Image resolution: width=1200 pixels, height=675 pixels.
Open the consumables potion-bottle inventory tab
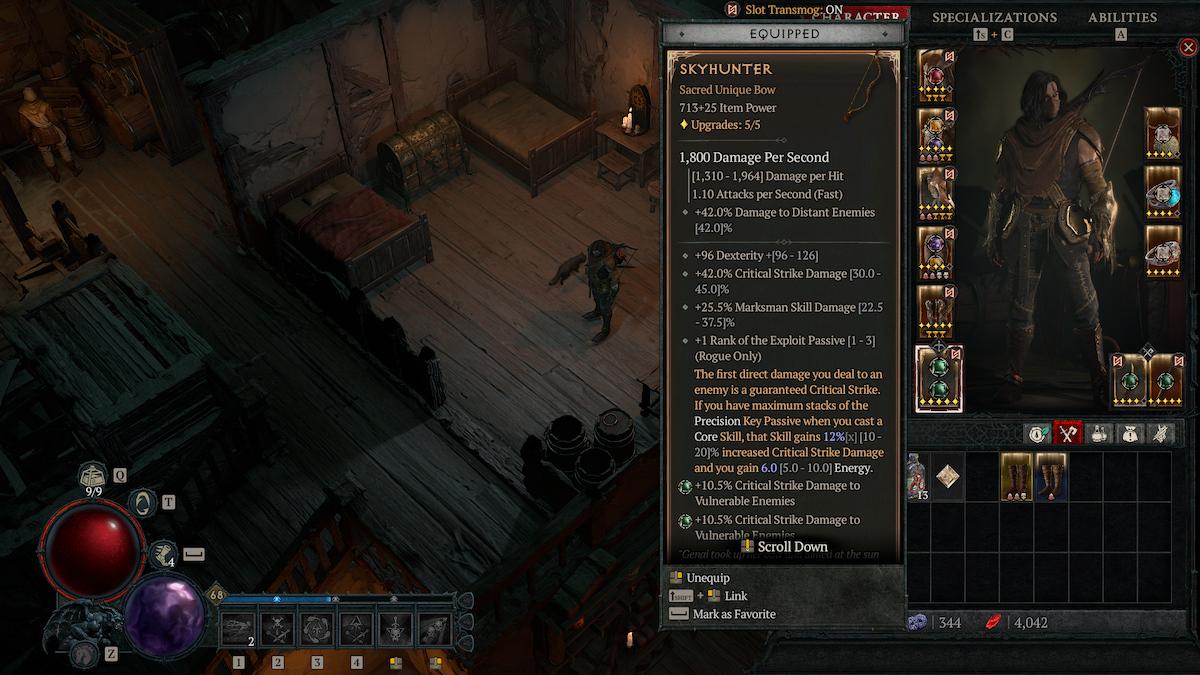point(1101,433)
